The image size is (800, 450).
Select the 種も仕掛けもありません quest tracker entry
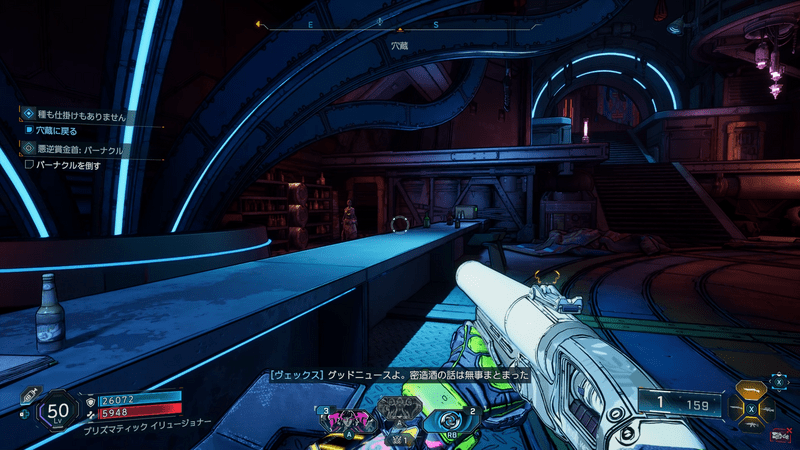click(x=75, y=117)
